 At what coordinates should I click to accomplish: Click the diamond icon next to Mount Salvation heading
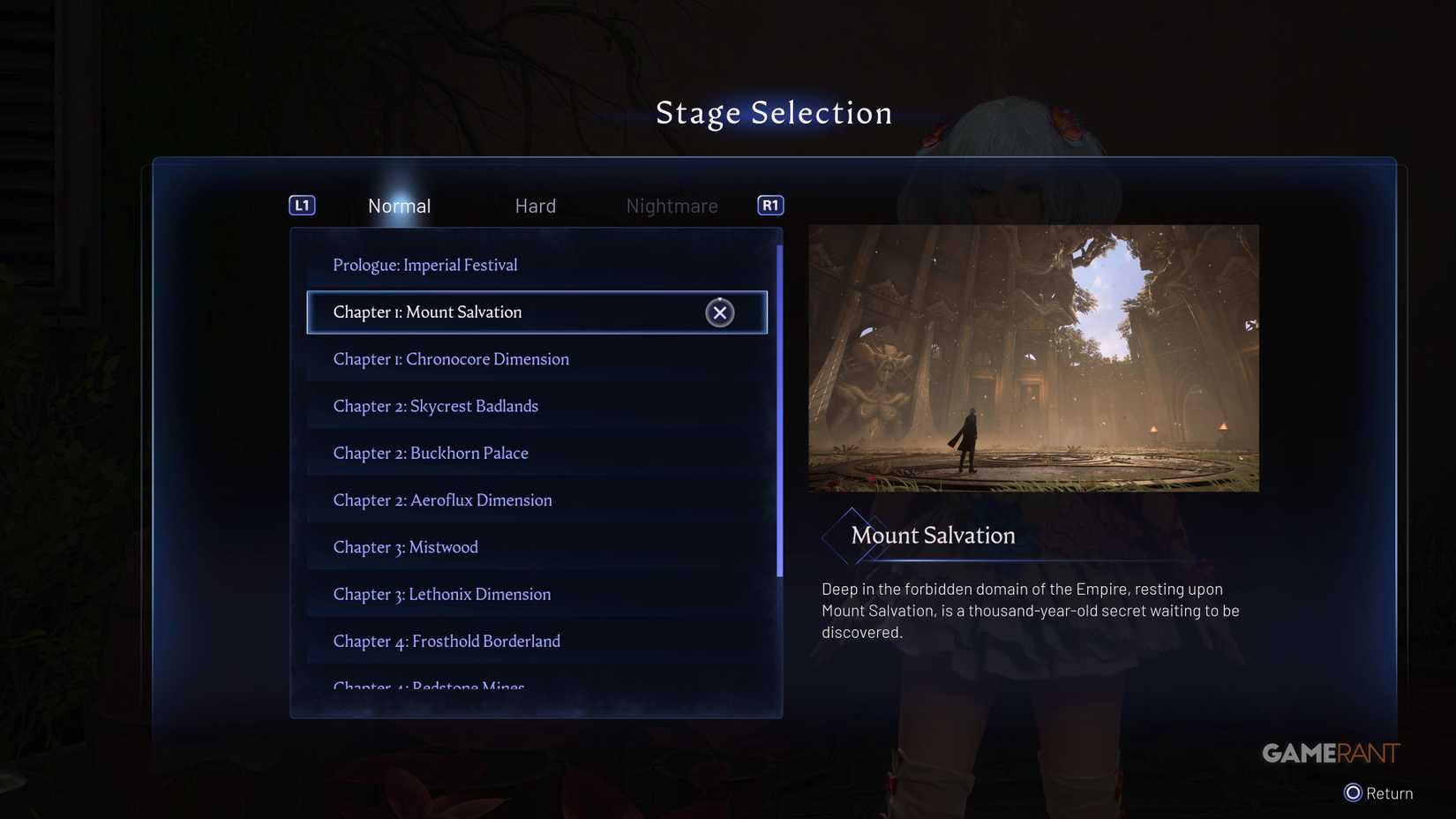[x=852, y=535]
